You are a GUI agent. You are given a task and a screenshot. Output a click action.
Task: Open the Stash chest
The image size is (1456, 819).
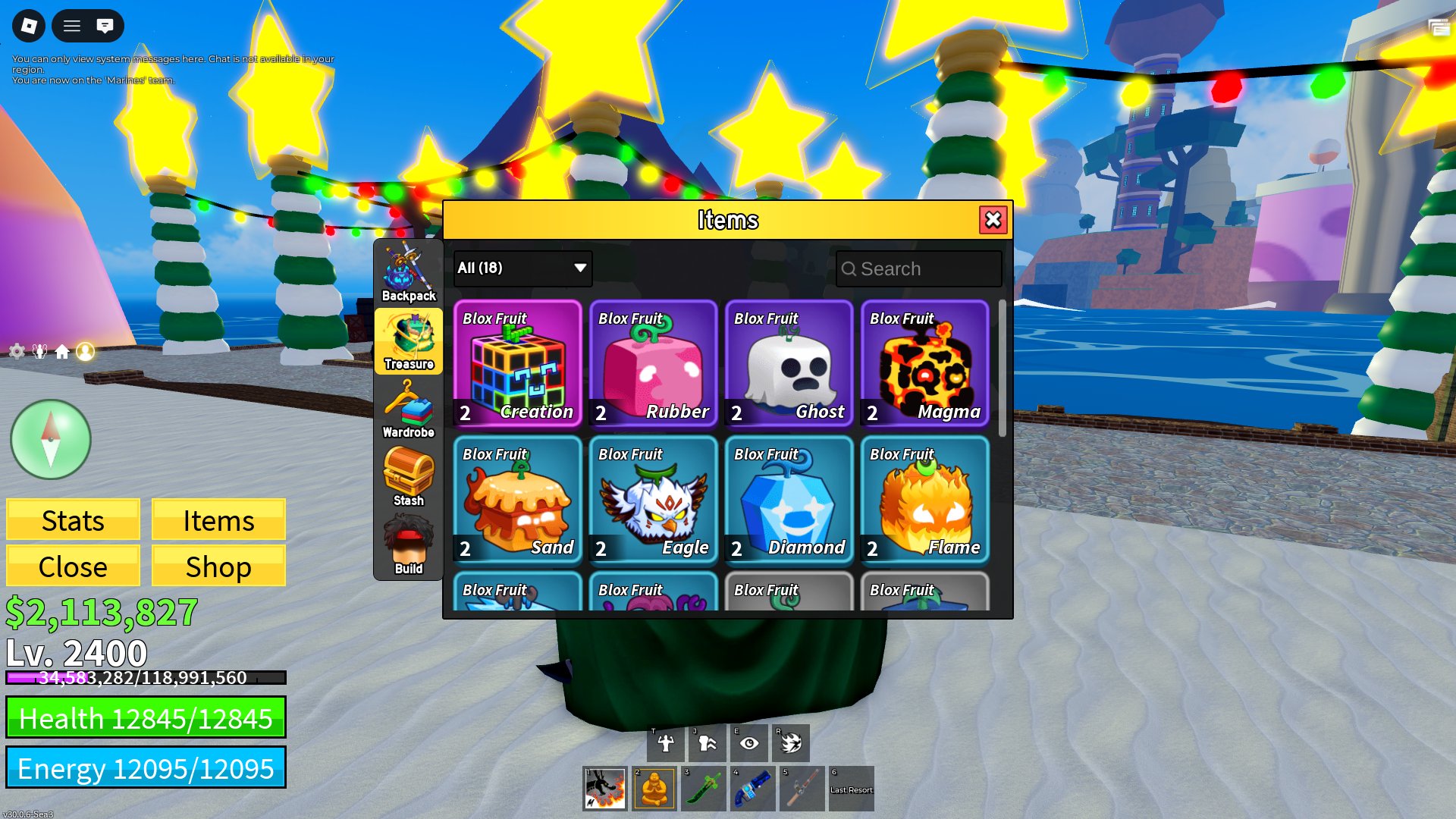pyautogui.click(x=408, y=474)
